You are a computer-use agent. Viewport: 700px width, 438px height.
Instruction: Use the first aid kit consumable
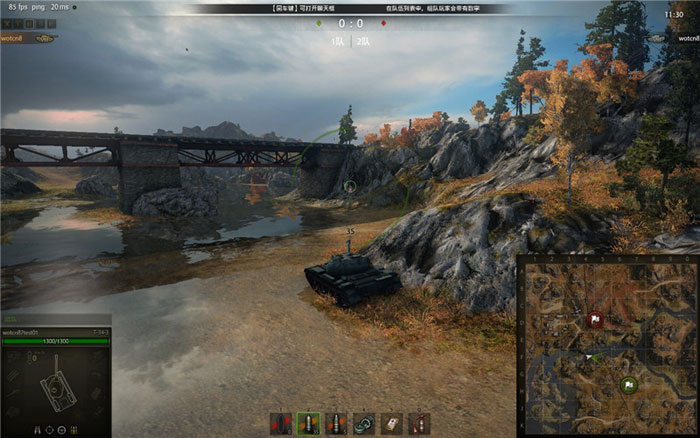click(392, 424)
